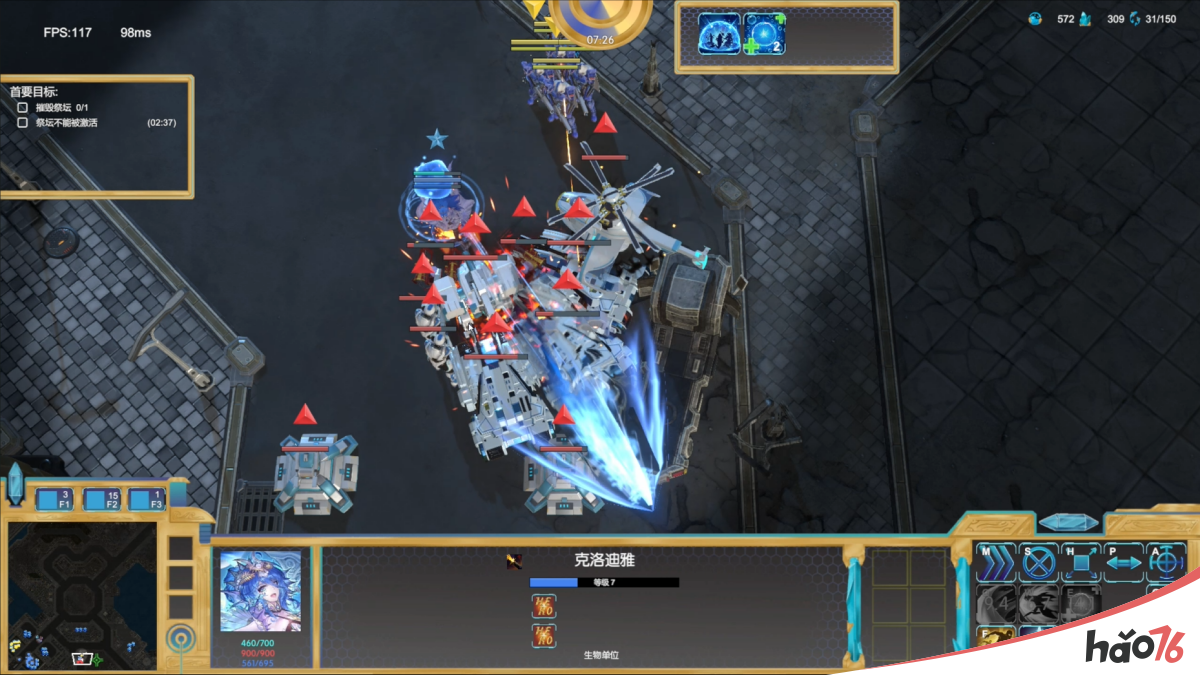
Task: Click the upper HERO badge icon
Action: (545, 605)
